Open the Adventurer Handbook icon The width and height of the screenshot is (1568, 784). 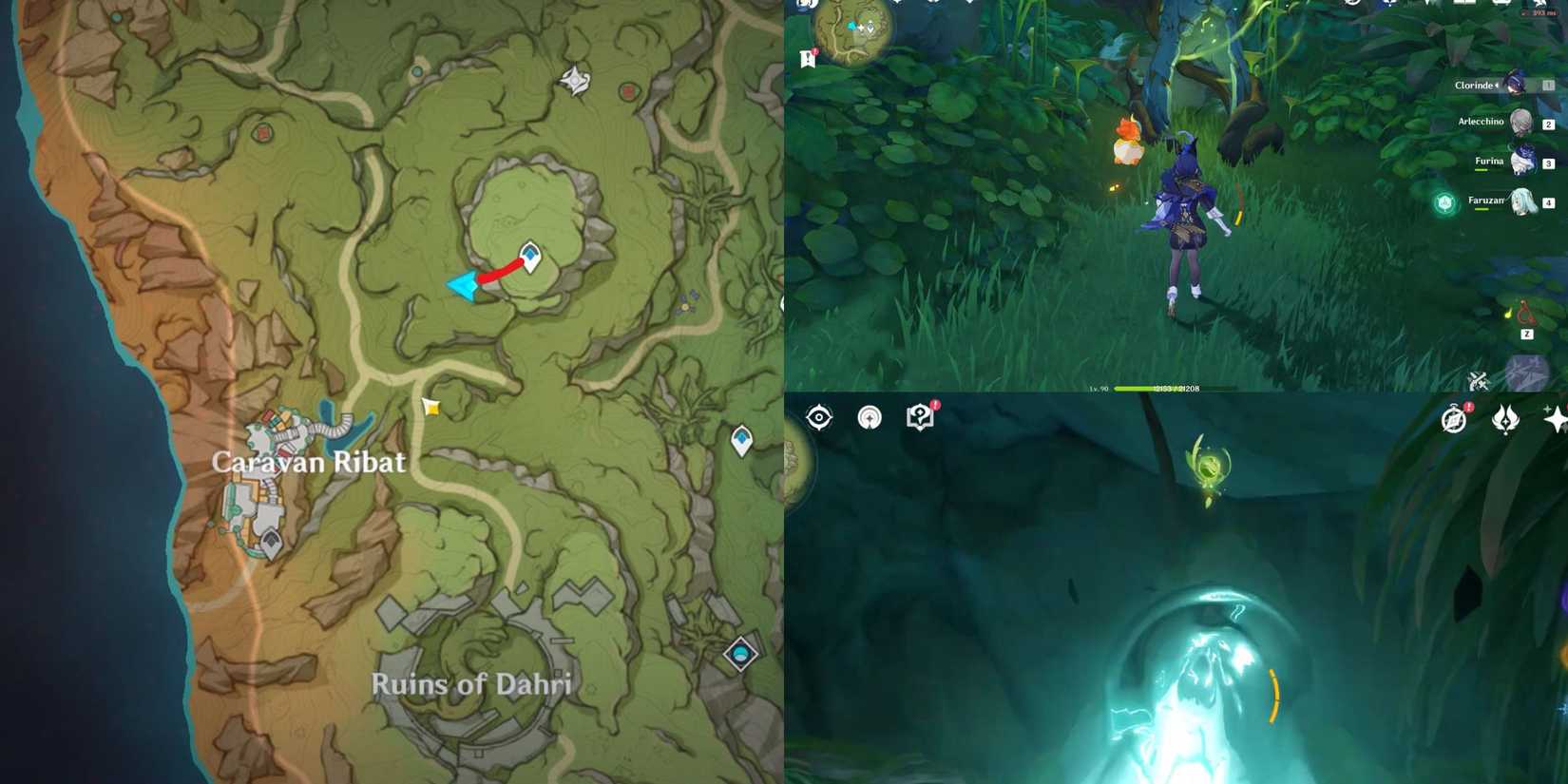coord(919,418)
